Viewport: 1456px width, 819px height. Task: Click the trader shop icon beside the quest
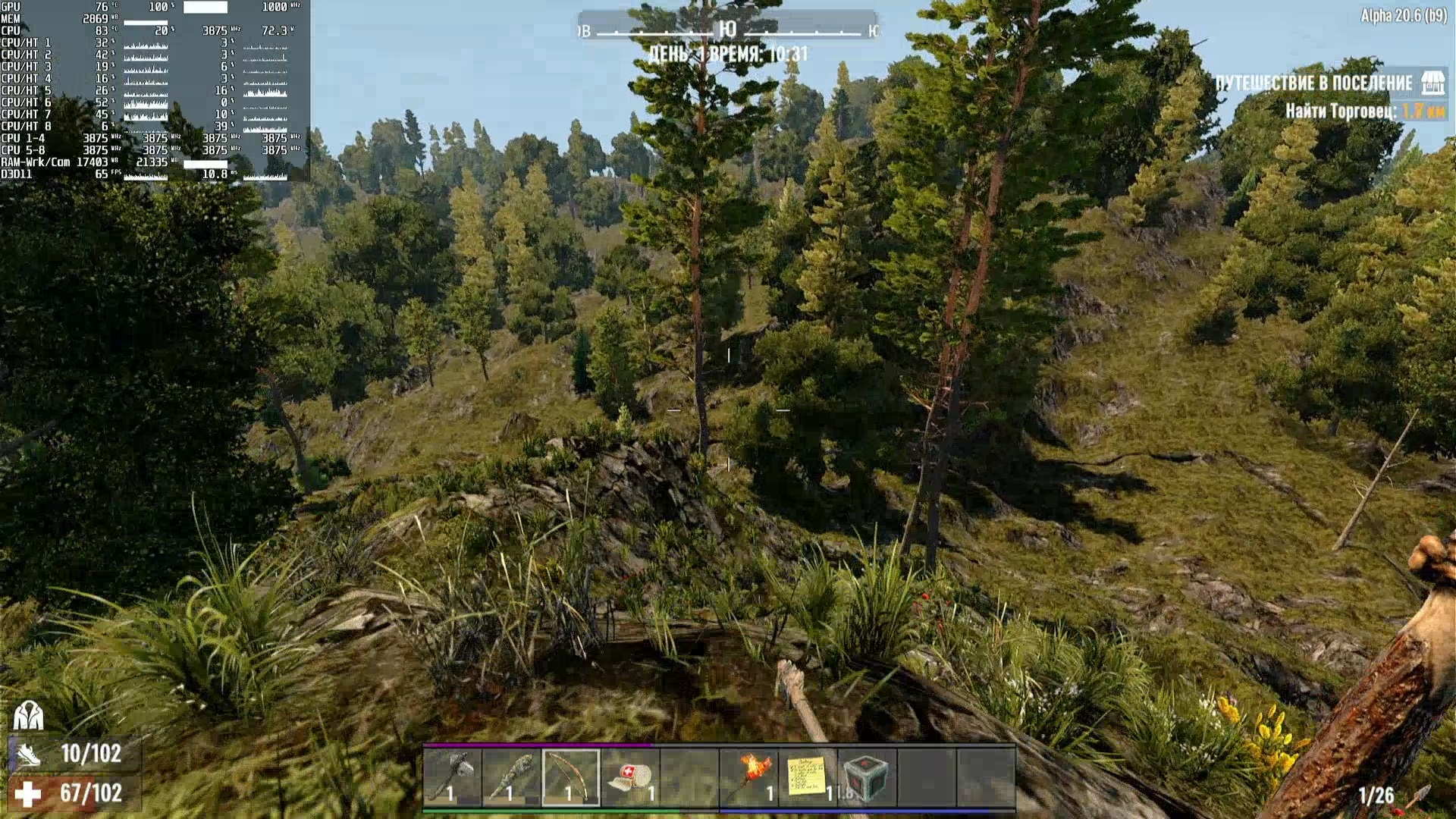click(x=1432, y=83)
